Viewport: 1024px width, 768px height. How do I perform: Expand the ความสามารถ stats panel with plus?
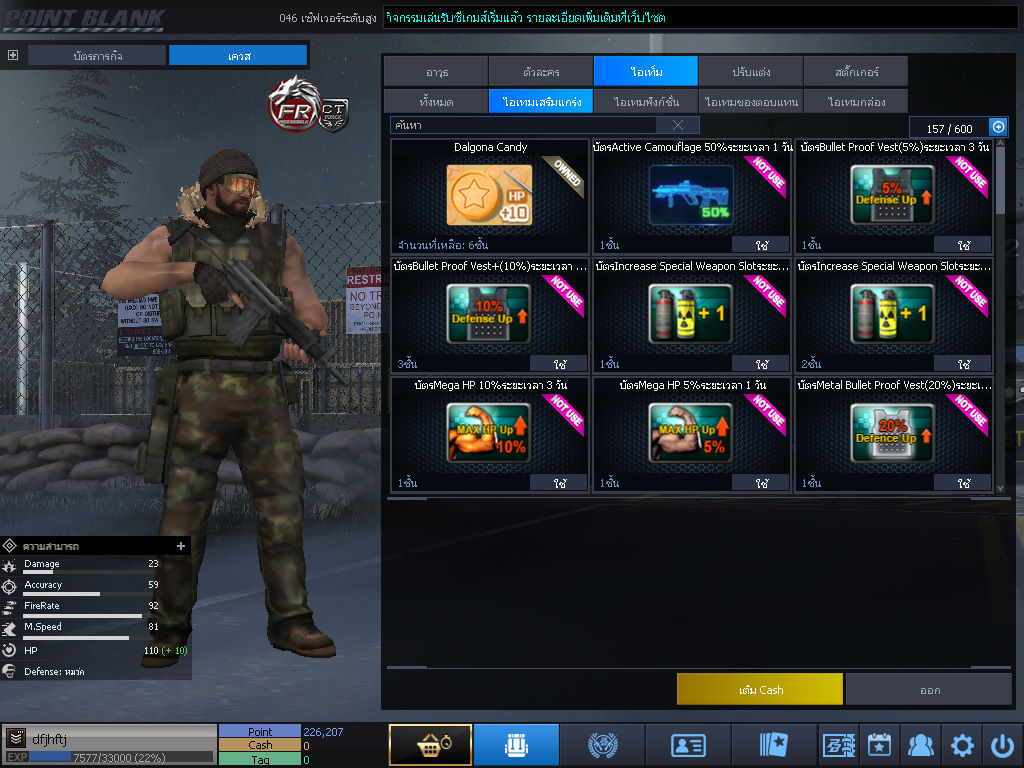181,546
